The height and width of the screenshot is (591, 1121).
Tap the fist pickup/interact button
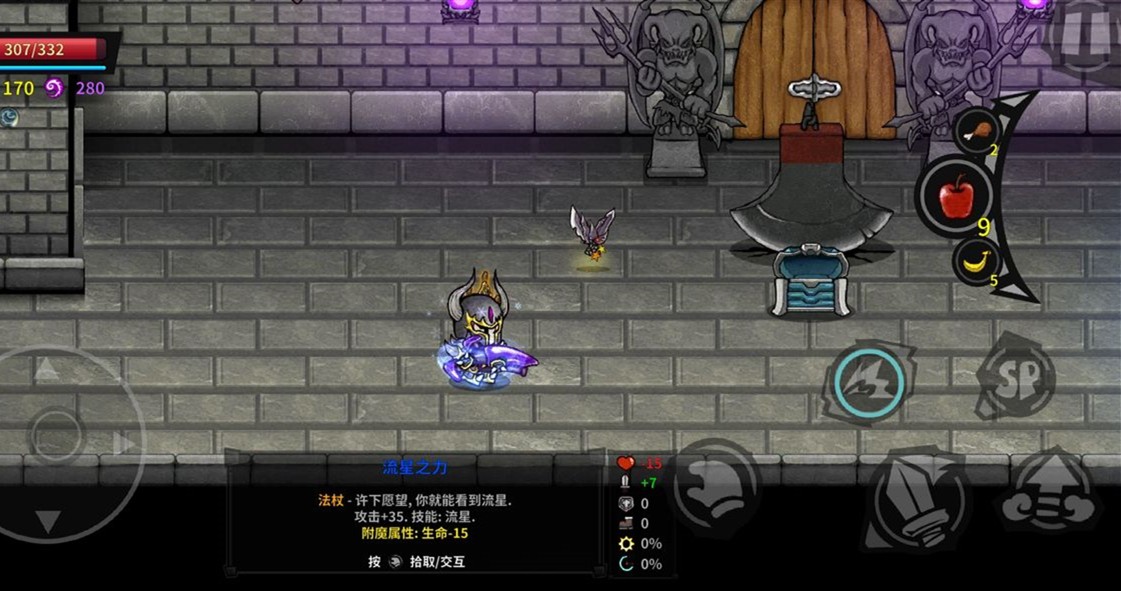tap(716, 484)
